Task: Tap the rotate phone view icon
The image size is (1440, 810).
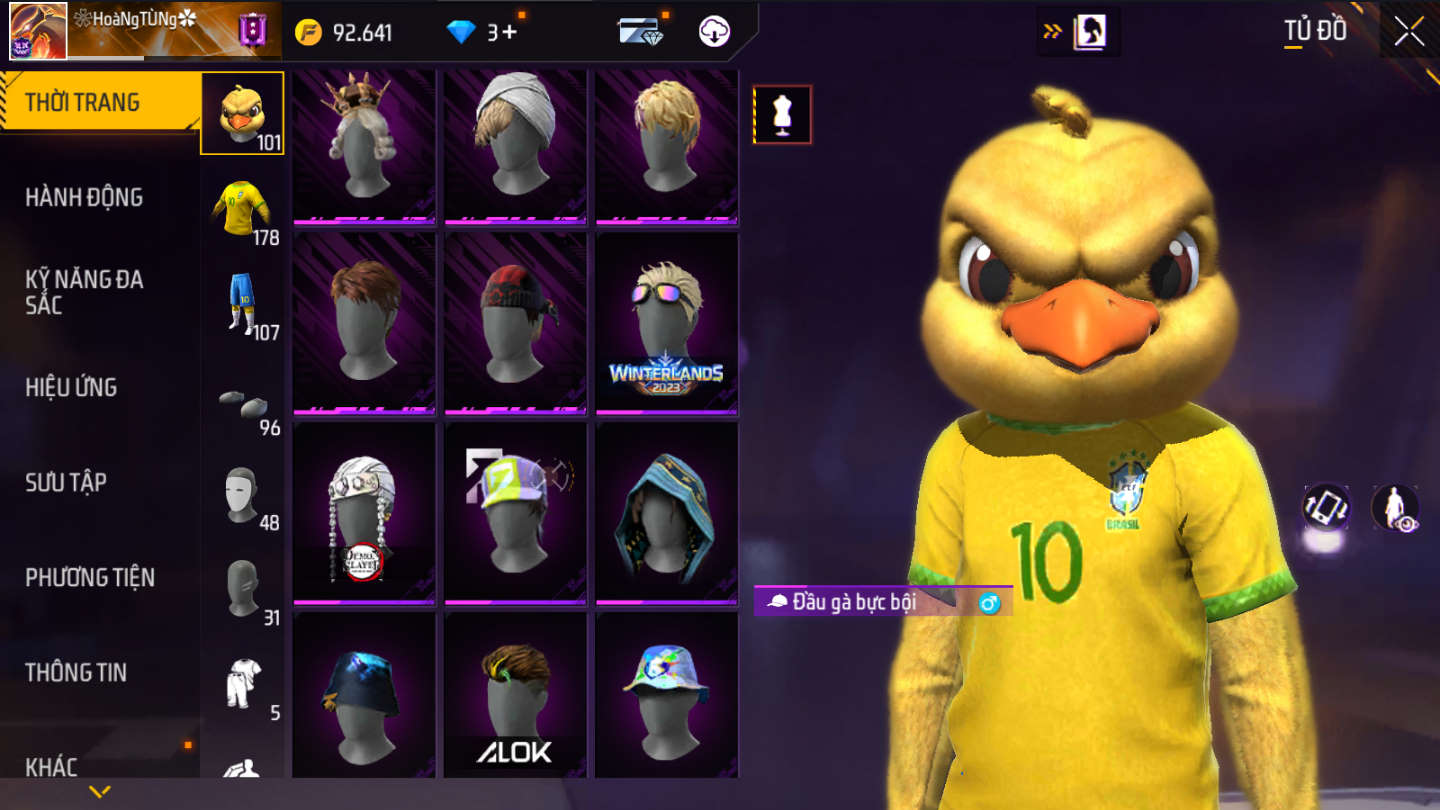Action: point(1326,507)
